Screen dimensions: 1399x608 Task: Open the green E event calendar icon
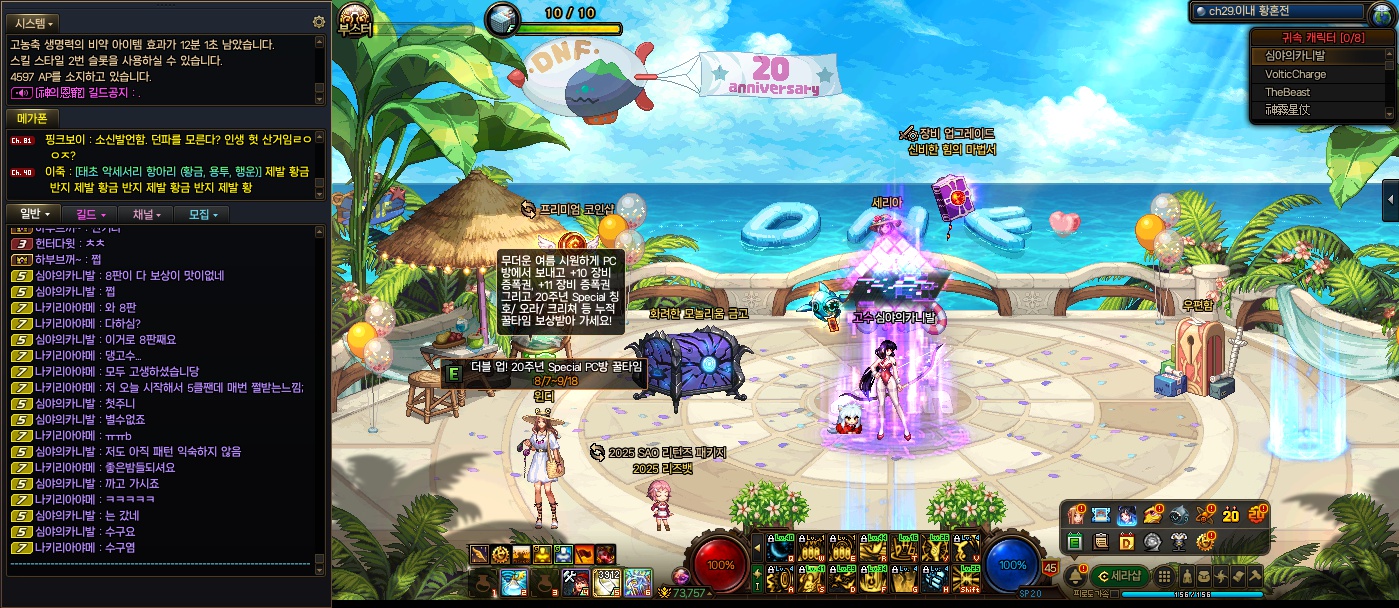coord(1075,541)
